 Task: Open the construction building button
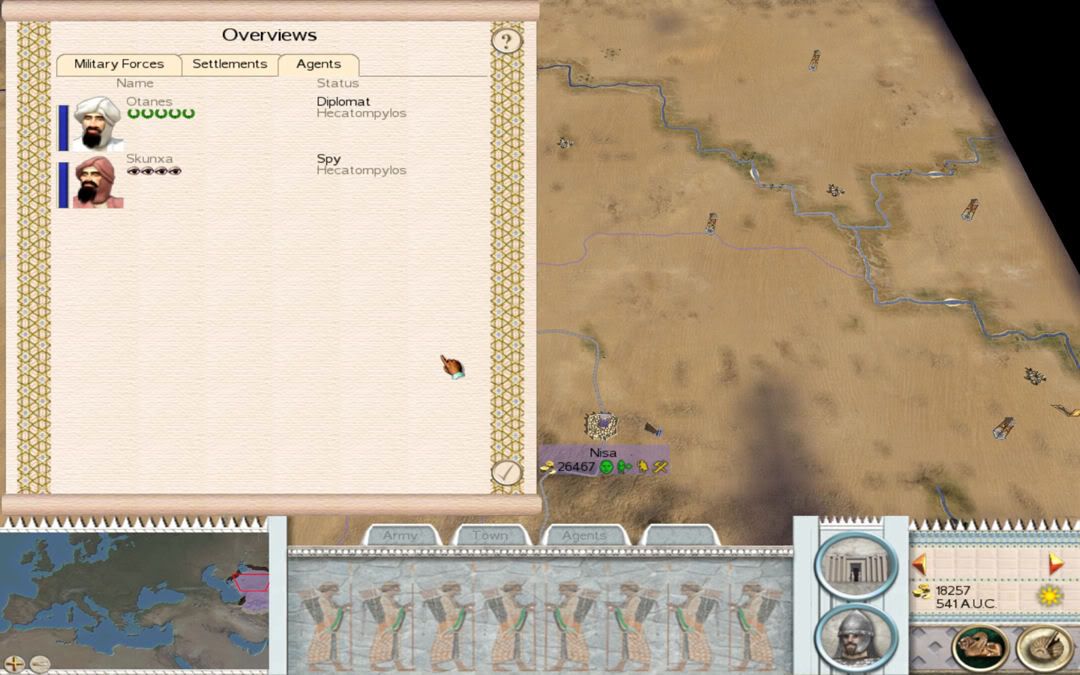coord(856,565)
